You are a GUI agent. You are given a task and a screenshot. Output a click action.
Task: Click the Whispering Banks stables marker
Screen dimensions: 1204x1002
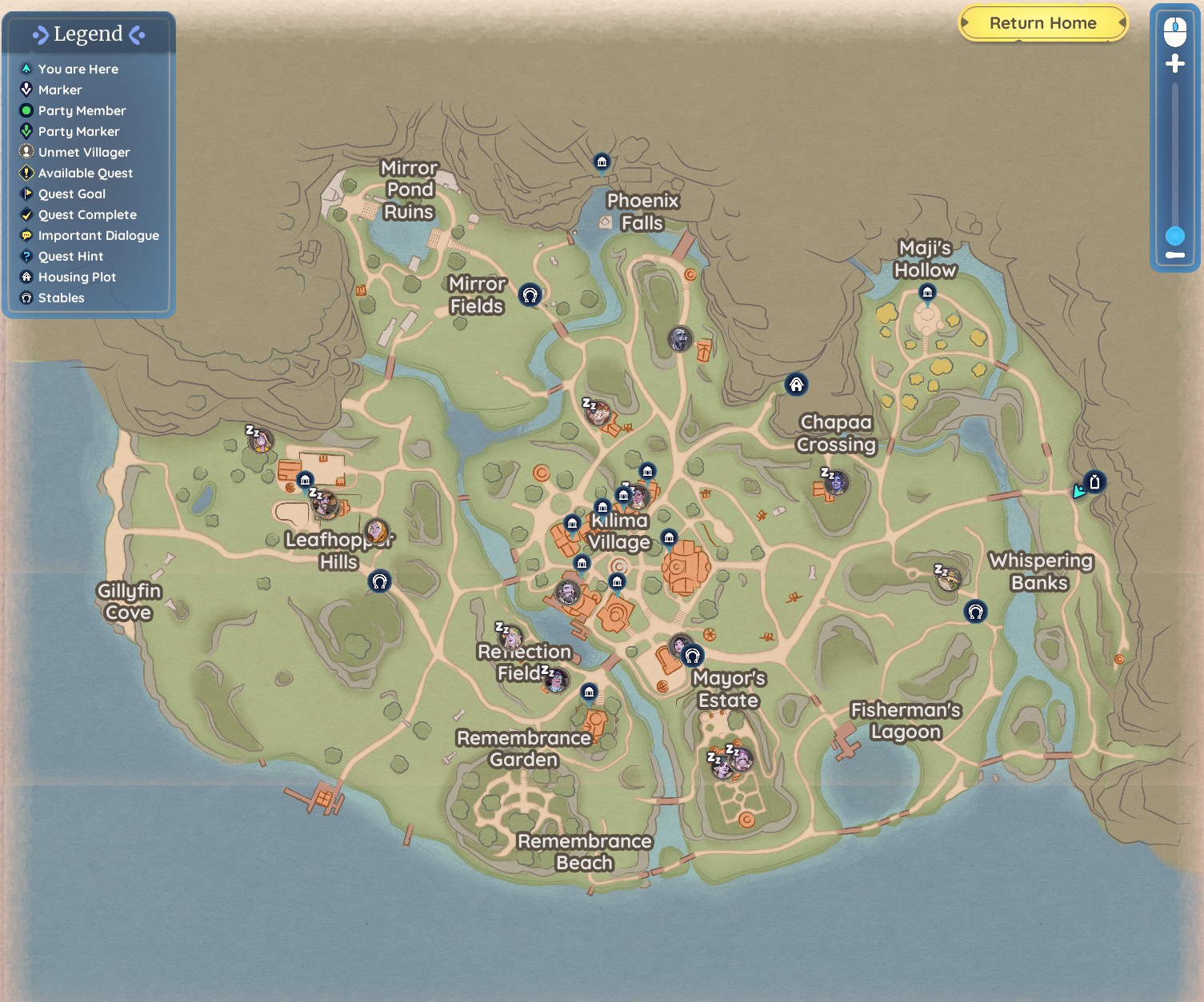pyautogui.click(x=975, y=612)
